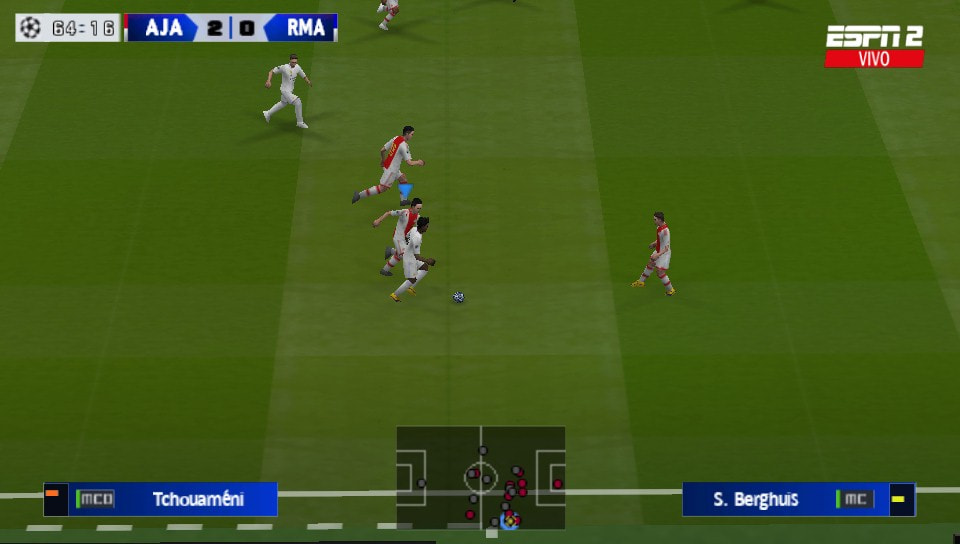Image resolution: width=960 pixels, height=544 pixels.
Task: Click the ESPN 2 VIVO broadcast logo
Action: (874, 46)
